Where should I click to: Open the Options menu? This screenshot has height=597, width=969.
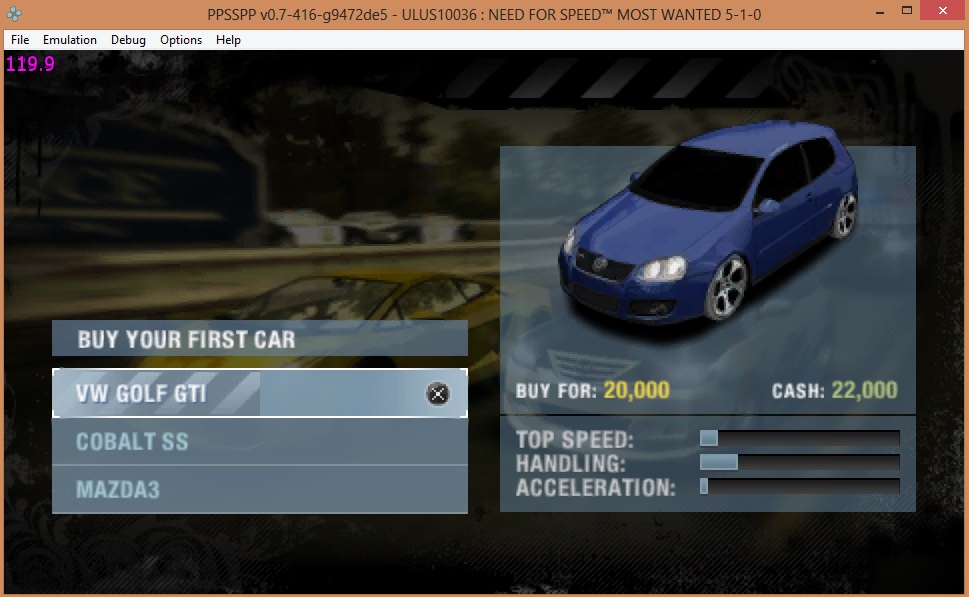tap(181, 40)
